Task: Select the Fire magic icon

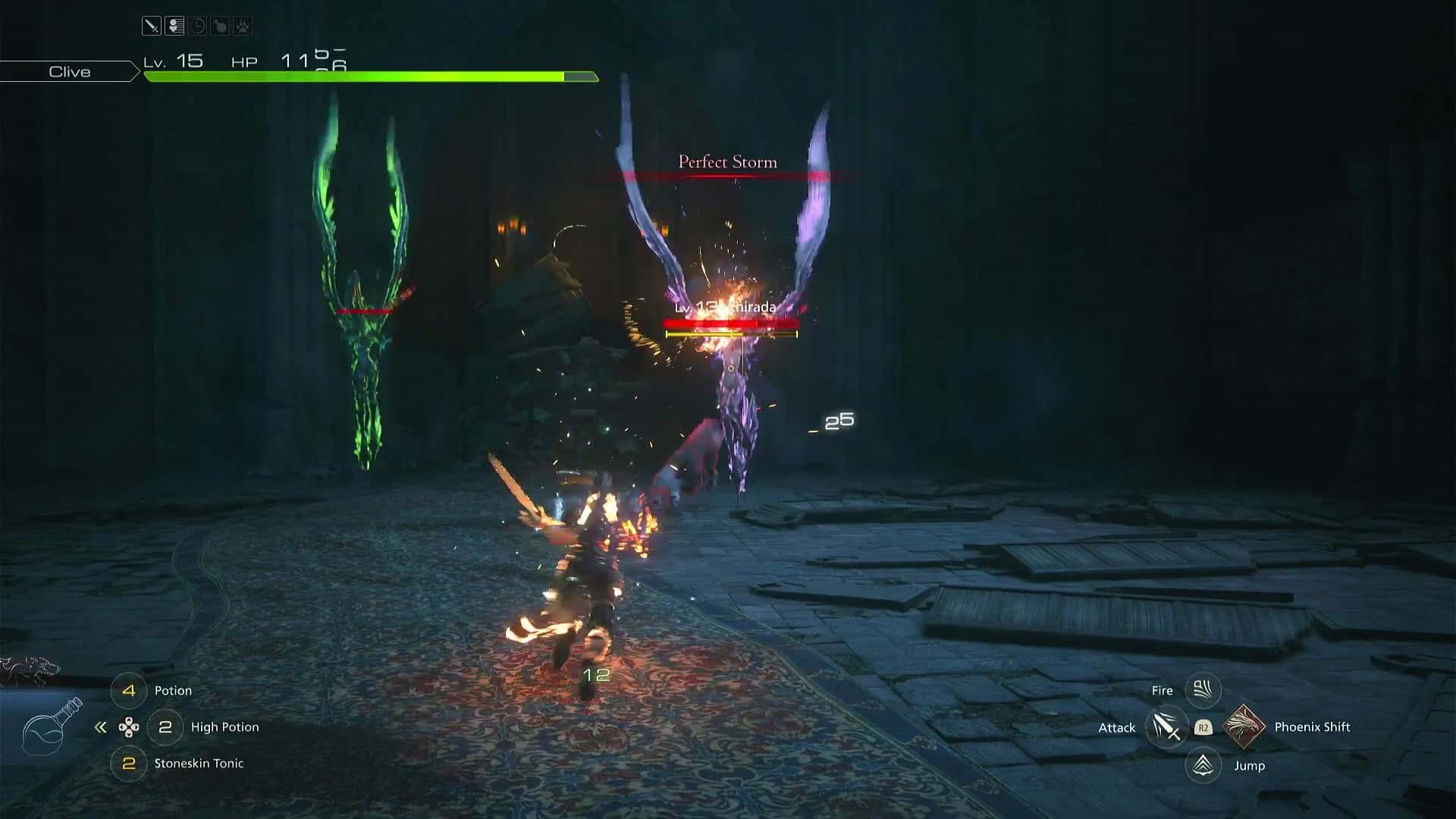Action: pyautogui.click(x=1203, y=690)
